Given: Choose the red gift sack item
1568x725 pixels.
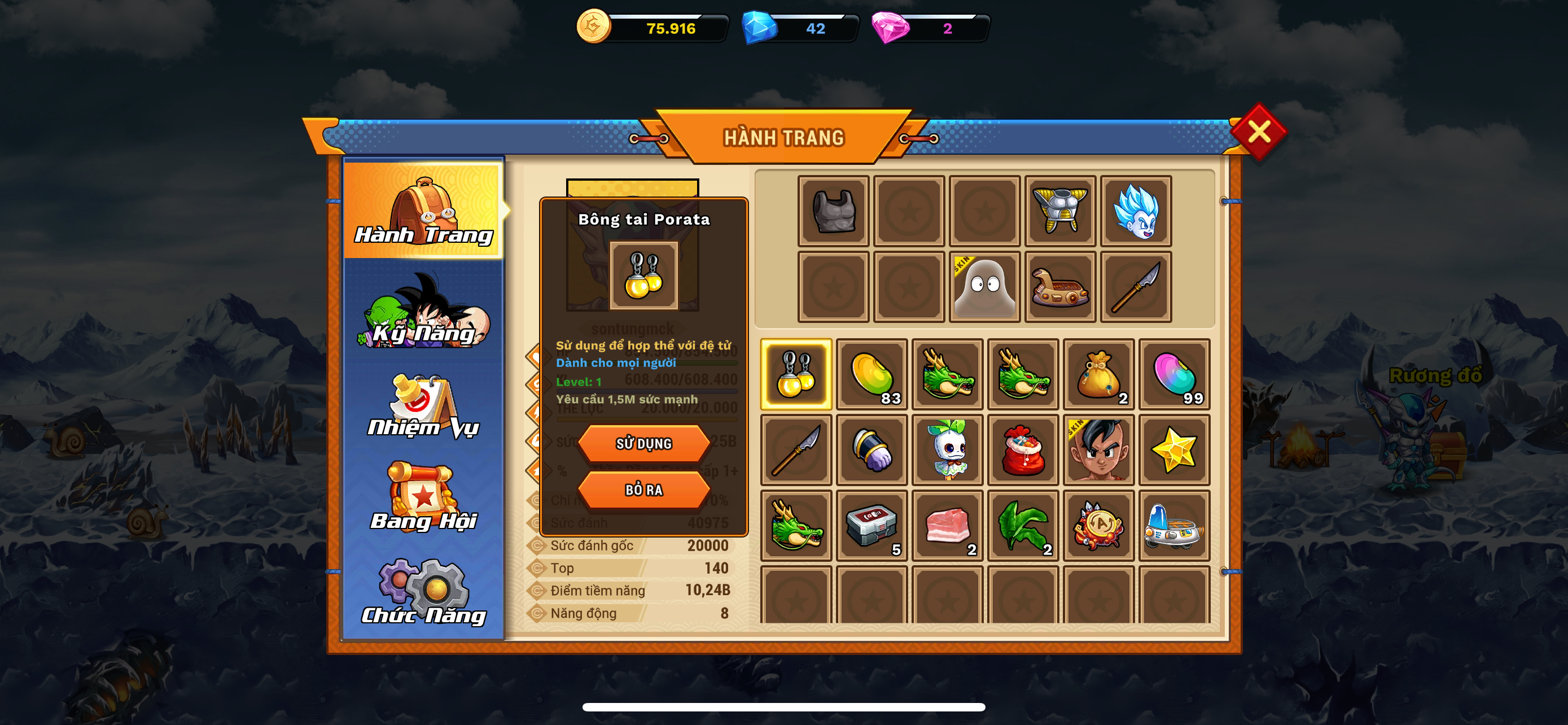Looking at the screenshot, I should [1023, 450].
